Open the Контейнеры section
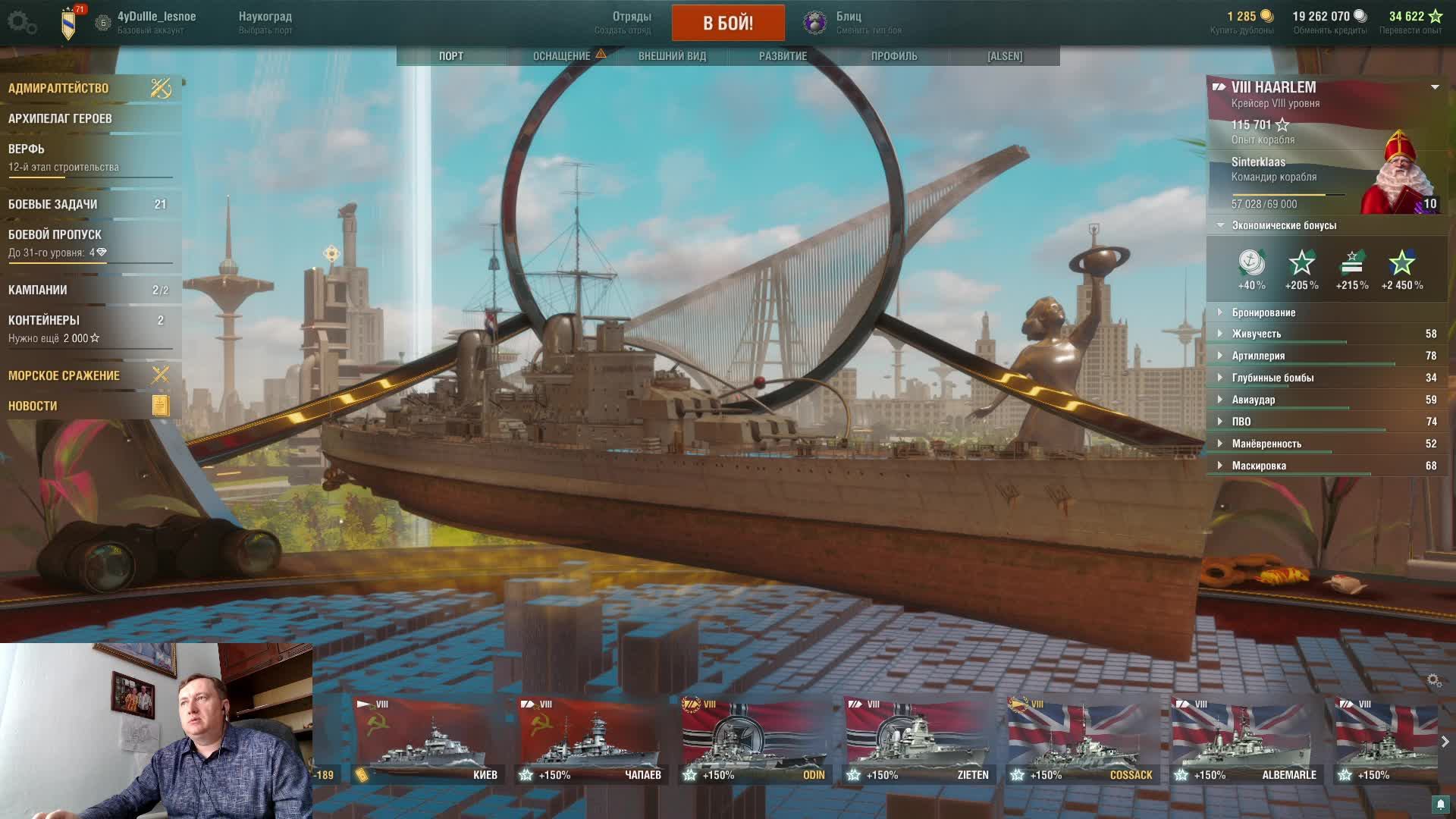The height and width of the screenshot is (819, 1456). (x=44, y=321)
